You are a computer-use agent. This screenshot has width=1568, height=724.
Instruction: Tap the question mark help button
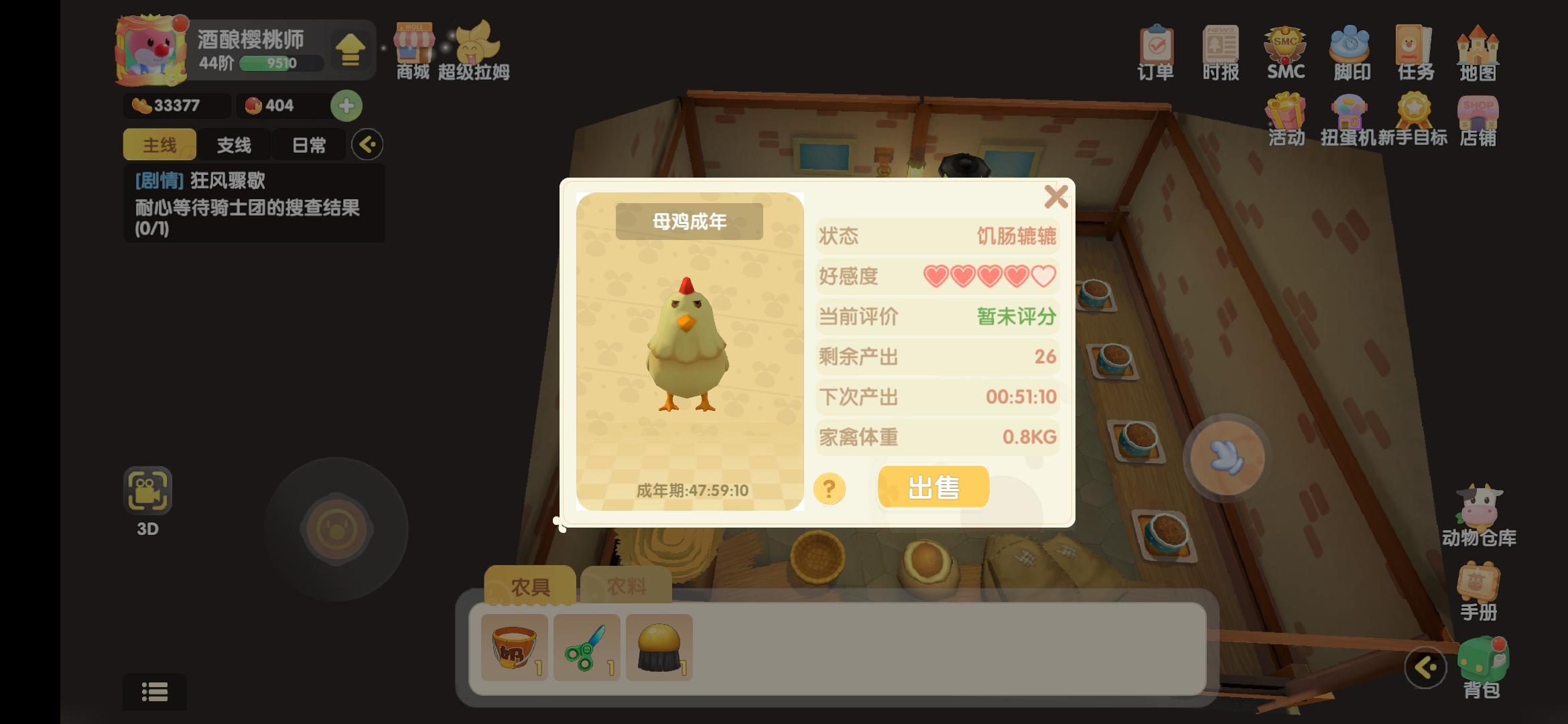[x=829, y=489]
